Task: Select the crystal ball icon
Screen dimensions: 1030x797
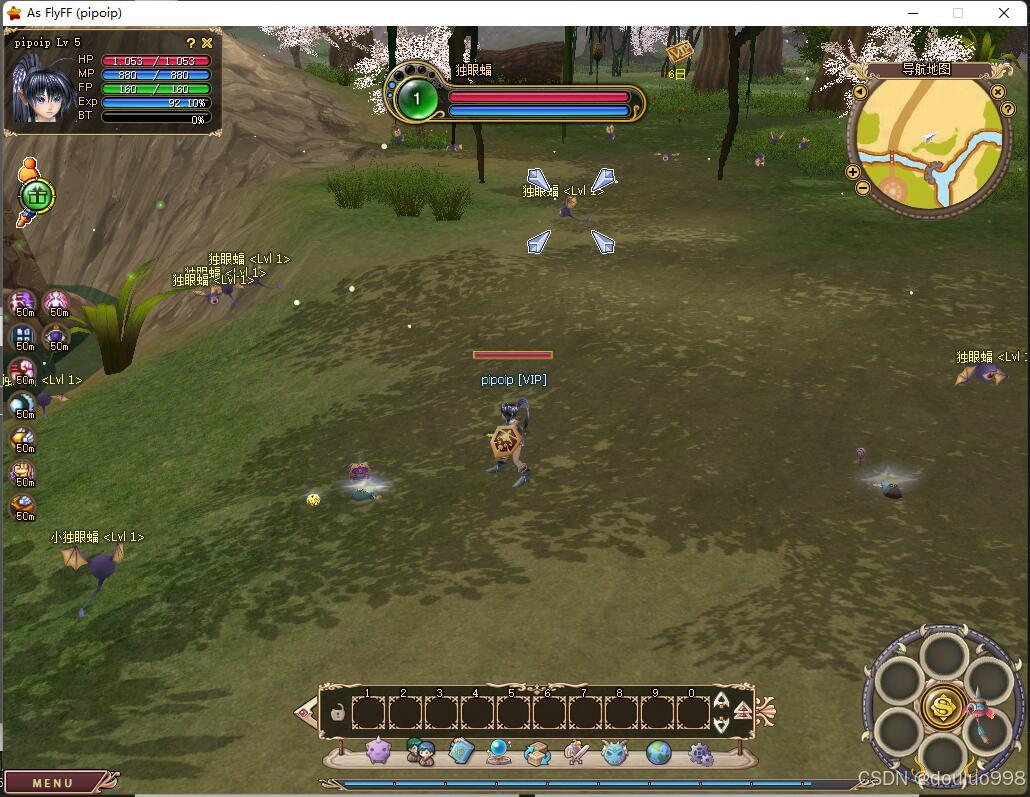Action: tap(498, 751)
